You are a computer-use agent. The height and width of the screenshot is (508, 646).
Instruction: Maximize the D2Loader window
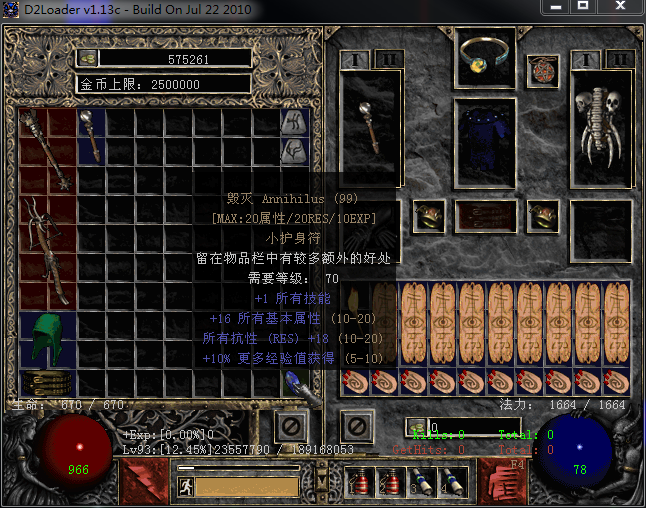pos(607,7)
